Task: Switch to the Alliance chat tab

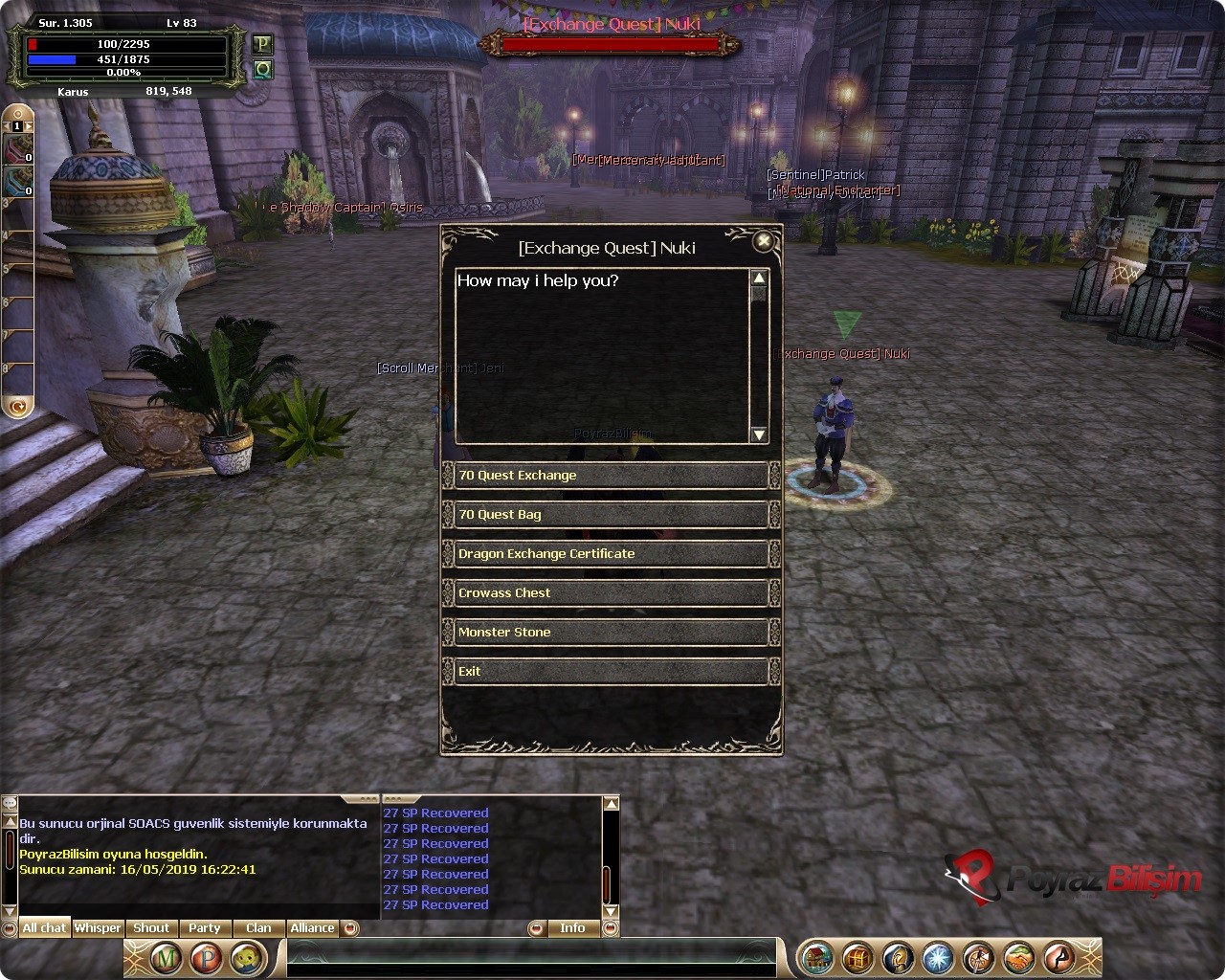Action: [312, 928]
